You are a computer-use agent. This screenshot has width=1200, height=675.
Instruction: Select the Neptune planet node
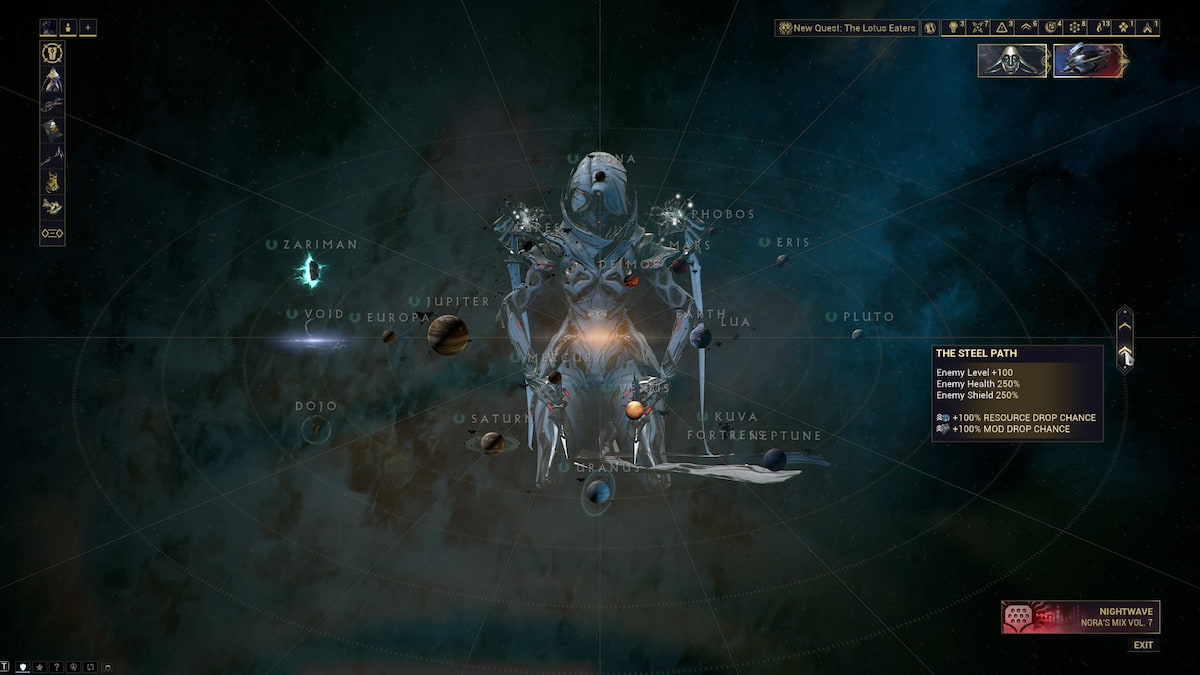(774, 458)
